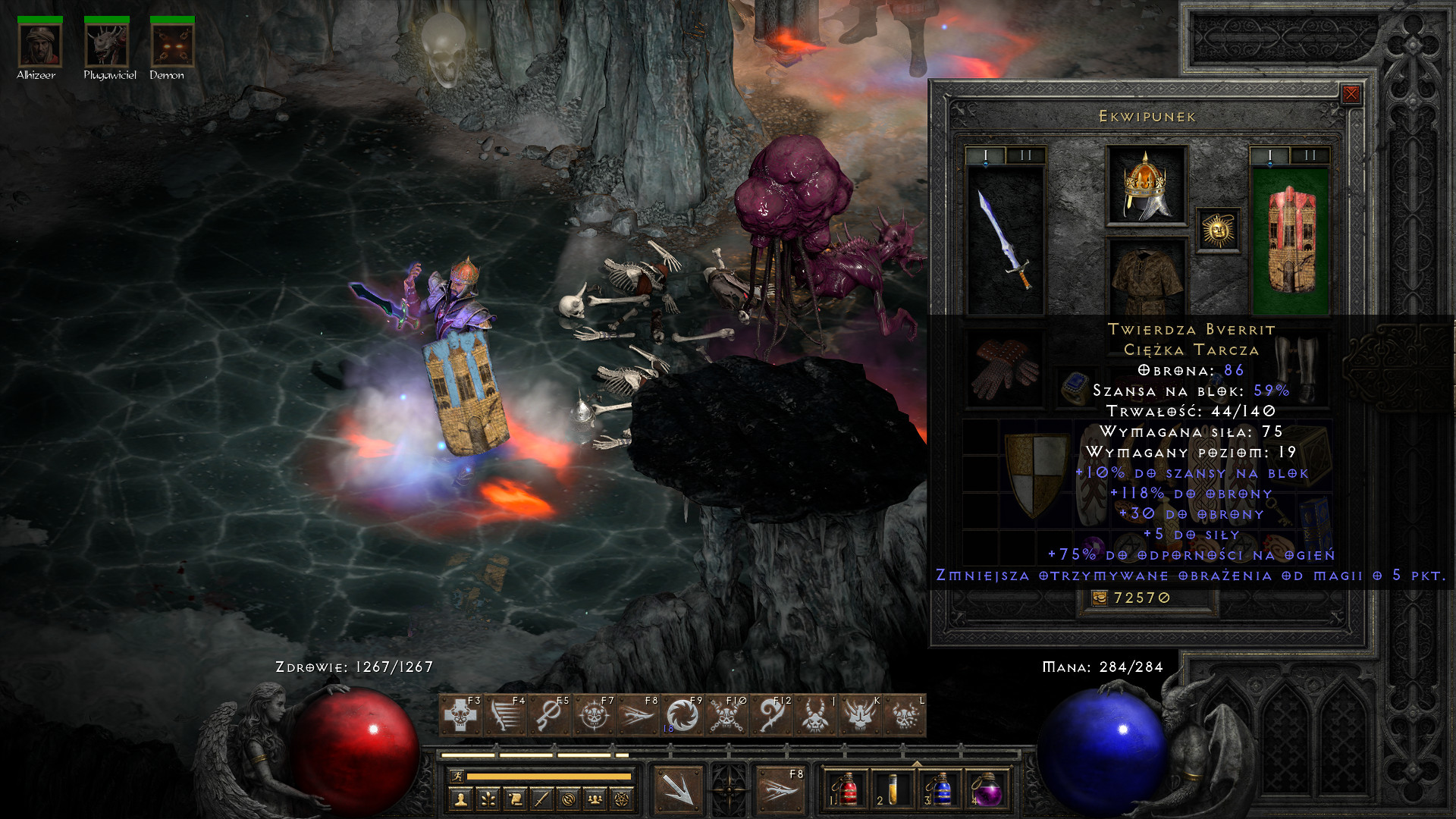Viewport: 1456px width, 819px height.
Task: Click the Alhizeer mercenary portrait
Action: pos(40,45)
